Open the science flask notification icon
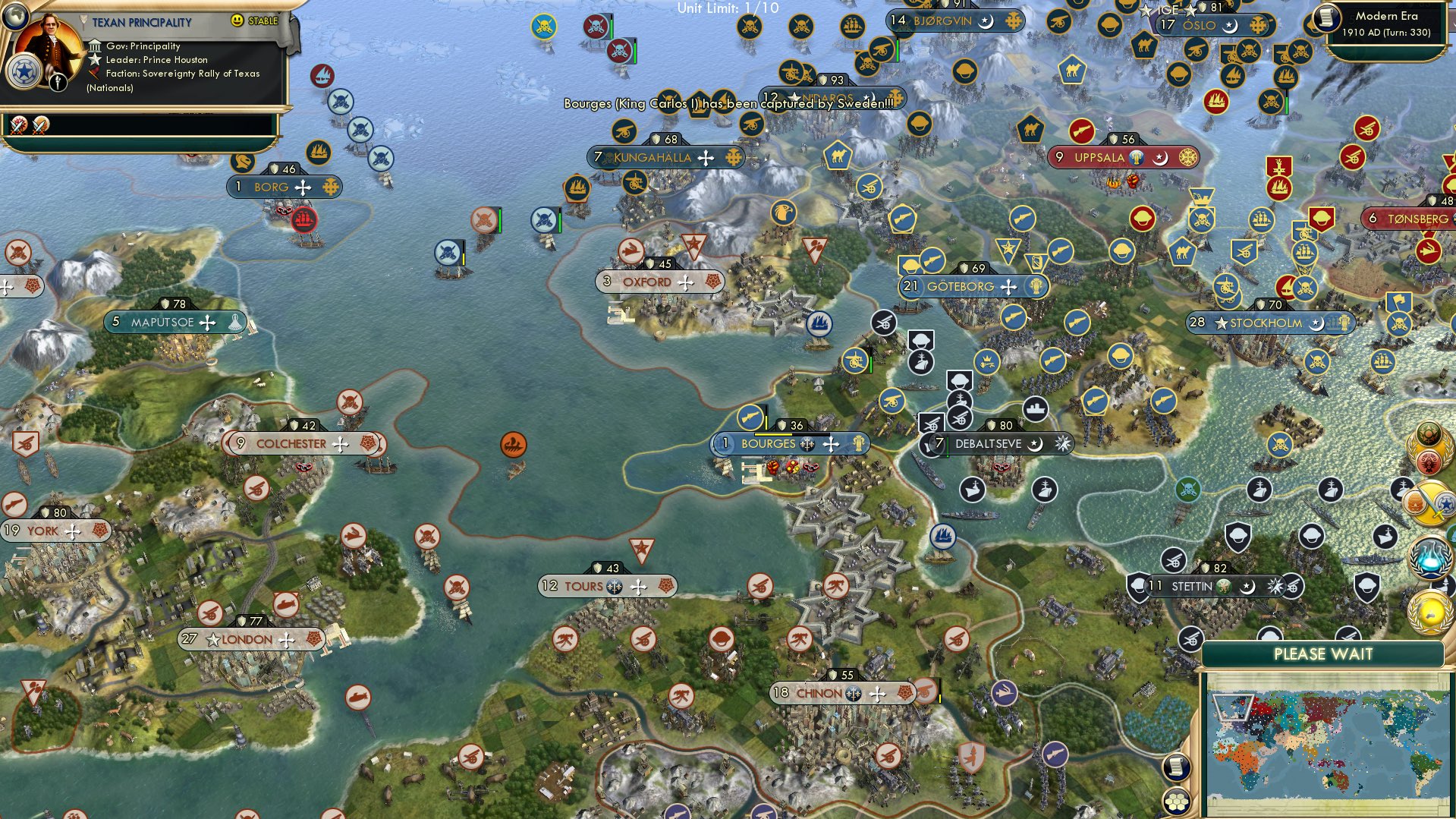 [1429, 556]
